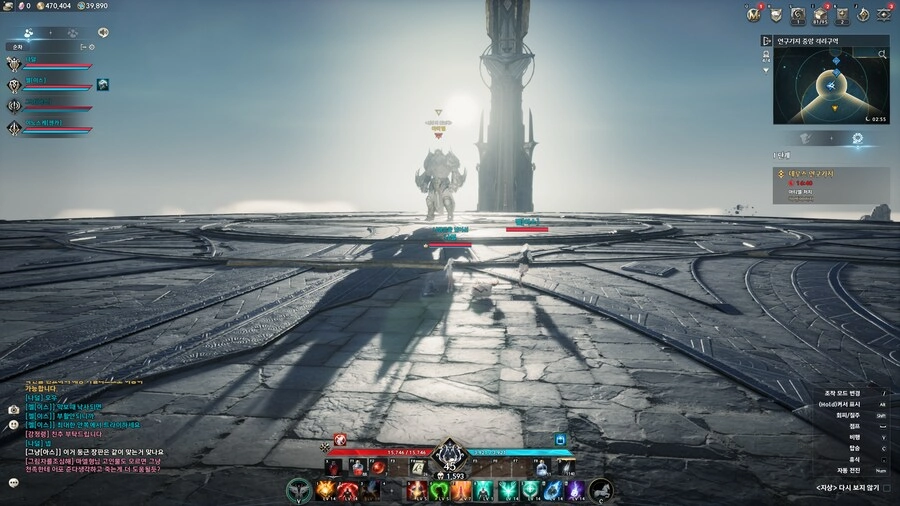Open the inventory bag showing 81/95
The width and height of the screenshot is (900, 506).
coord(820,15)
